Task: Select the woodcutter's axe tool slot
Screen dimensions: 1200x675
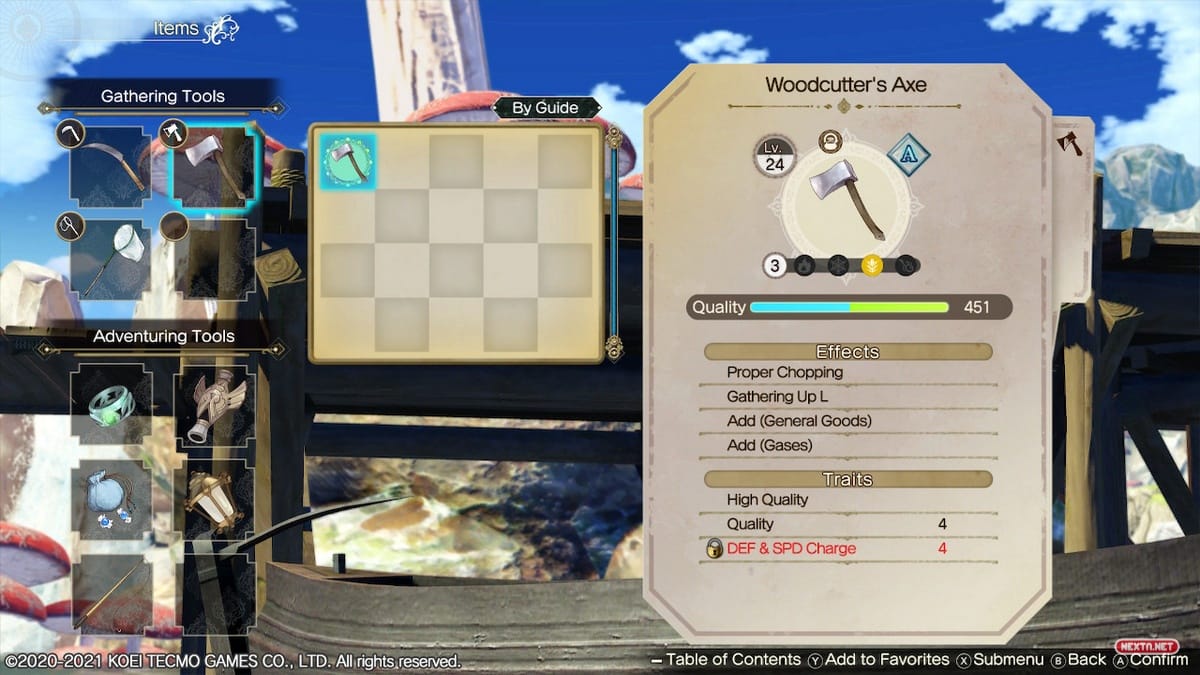Action: pyautogui.click(x=213, y=167)
